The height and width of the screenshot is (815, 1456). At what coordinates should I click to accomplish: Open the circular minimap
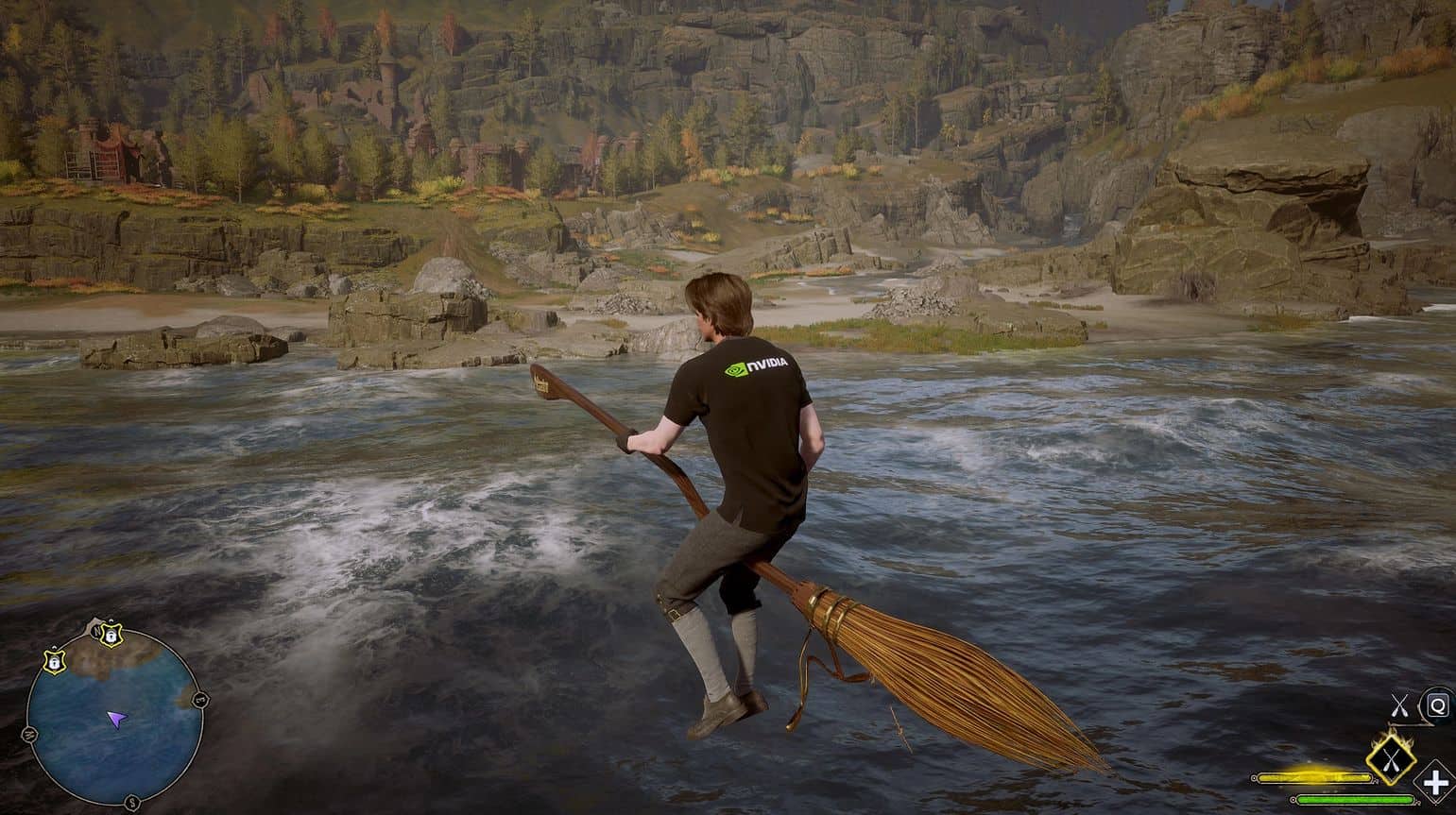114,718
